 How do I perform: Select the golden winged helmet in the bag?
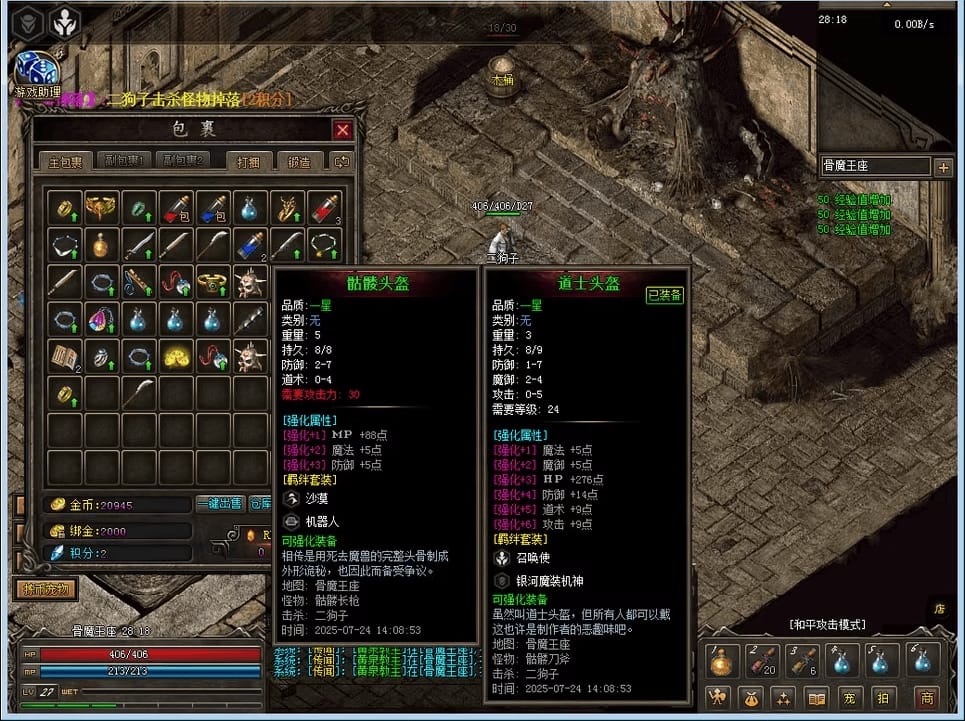coord(101,208)
